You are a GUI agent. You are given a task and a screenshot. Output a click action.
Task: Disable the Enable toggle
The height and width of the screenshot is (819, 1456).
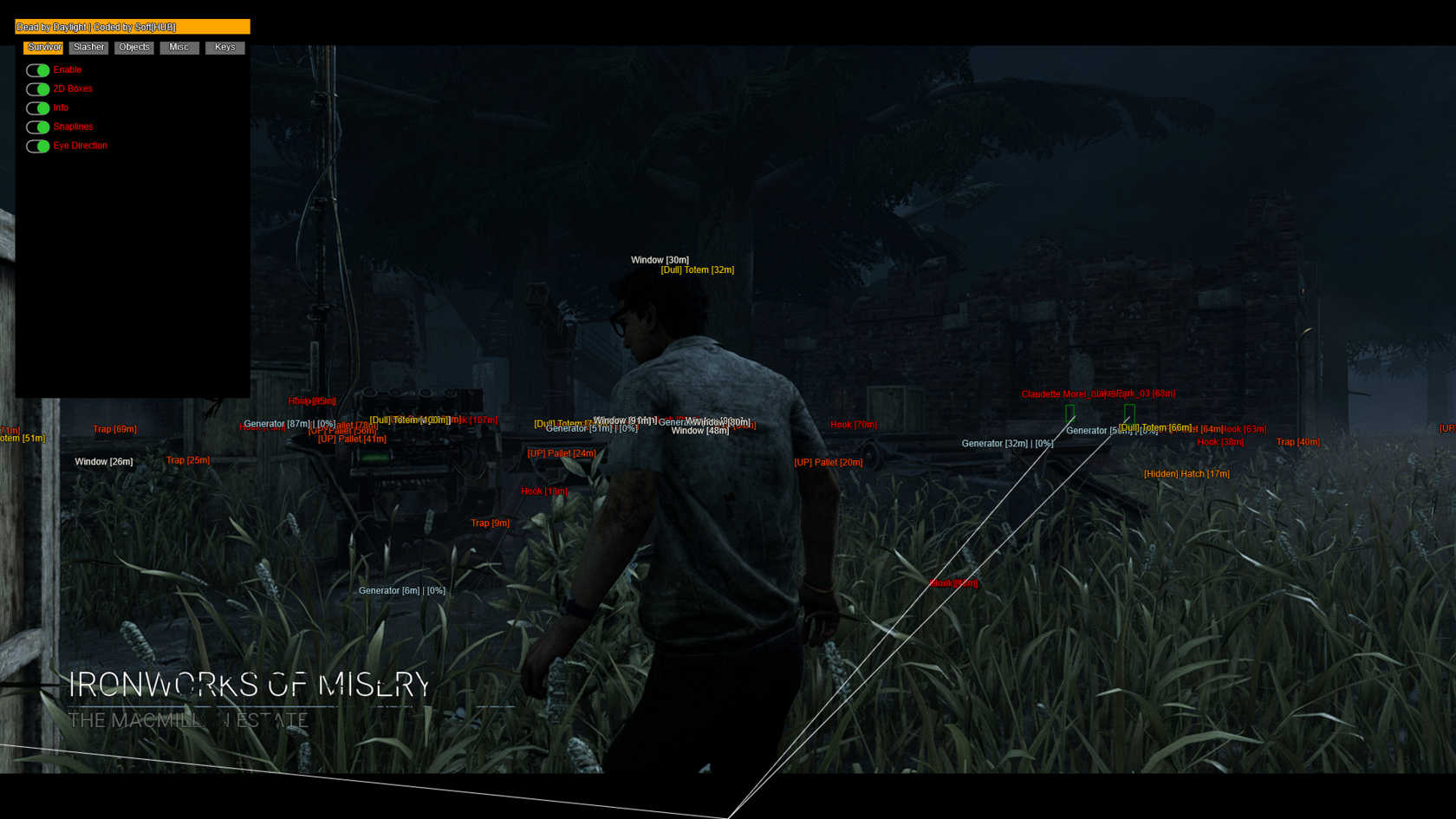pos(38,69)
